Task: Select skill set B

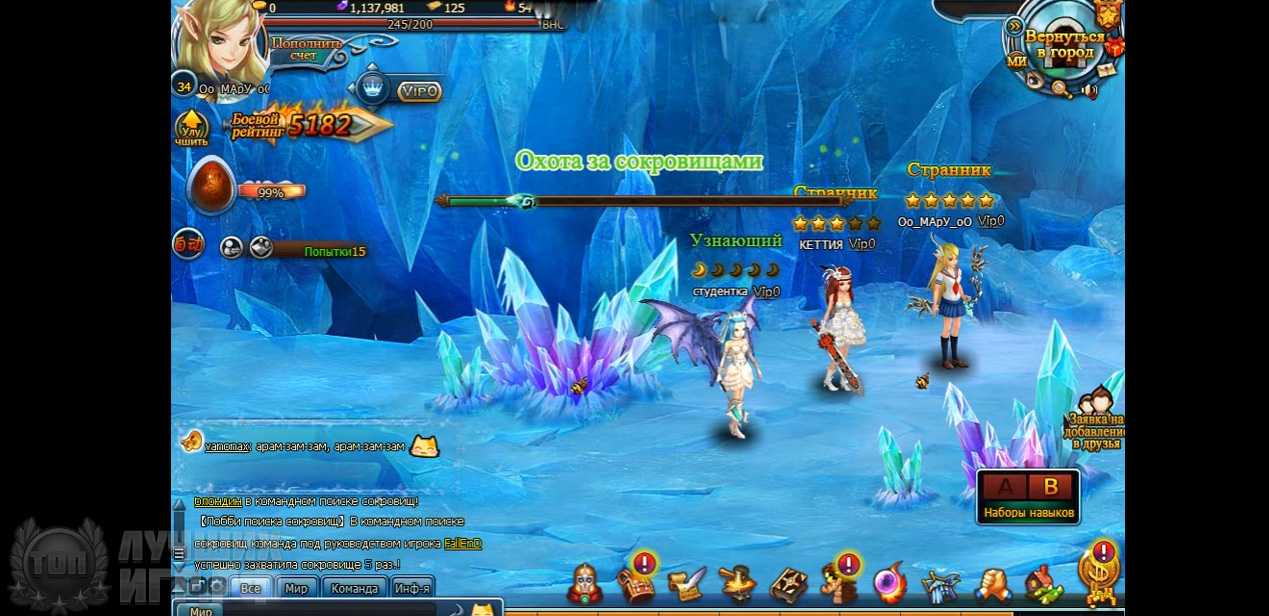Action: coord(1050,487)
